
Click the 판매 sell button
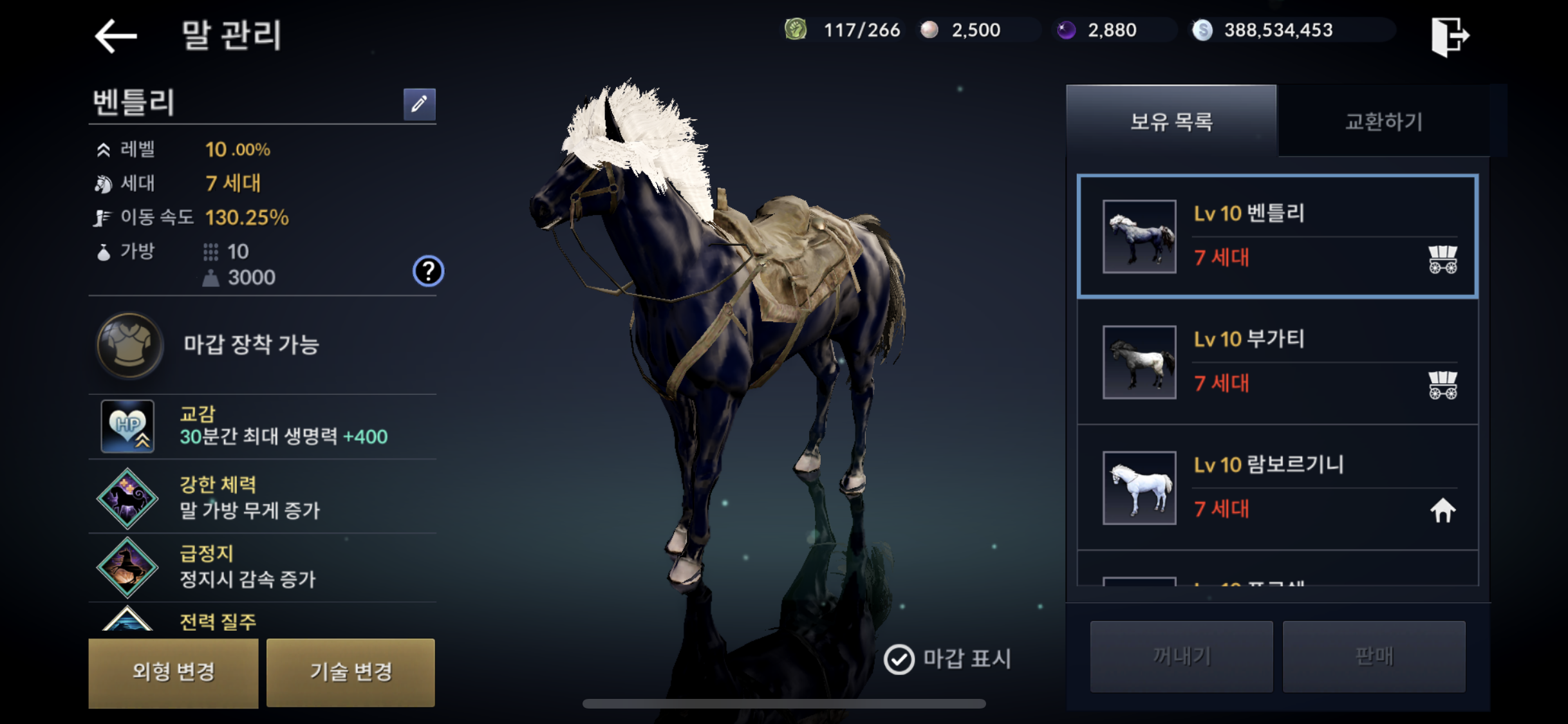point(1374,656)
